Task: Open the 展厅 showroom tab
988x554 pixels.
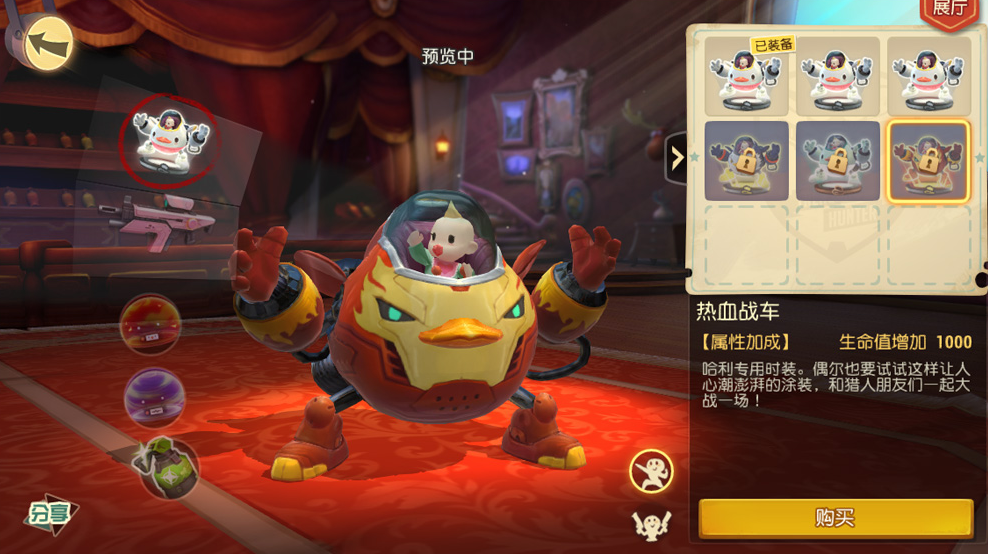Action: point(948,10)
